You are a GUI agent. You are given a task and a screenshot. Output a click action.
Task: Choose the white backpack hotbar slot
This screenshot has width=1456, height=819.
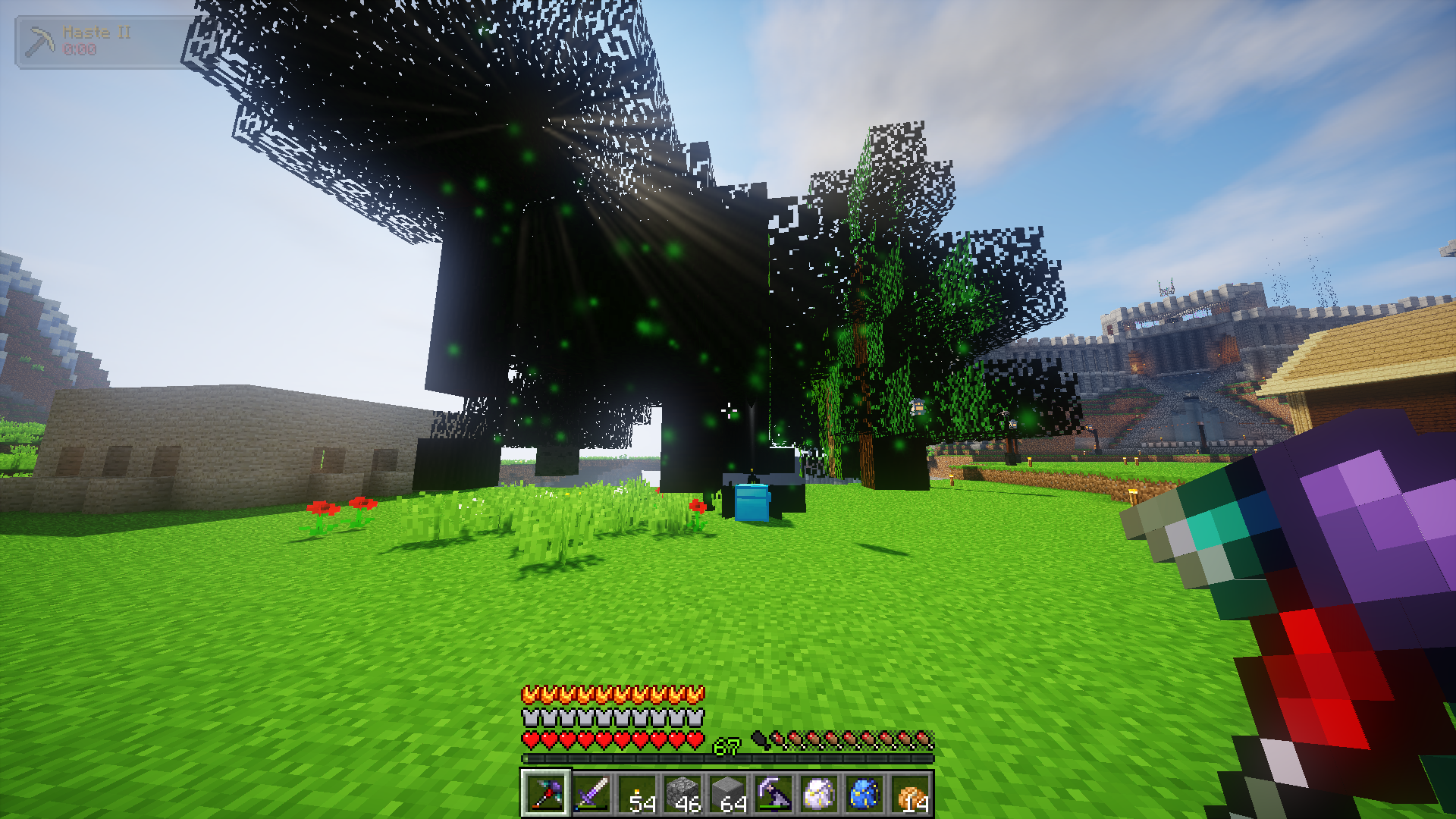818,794
